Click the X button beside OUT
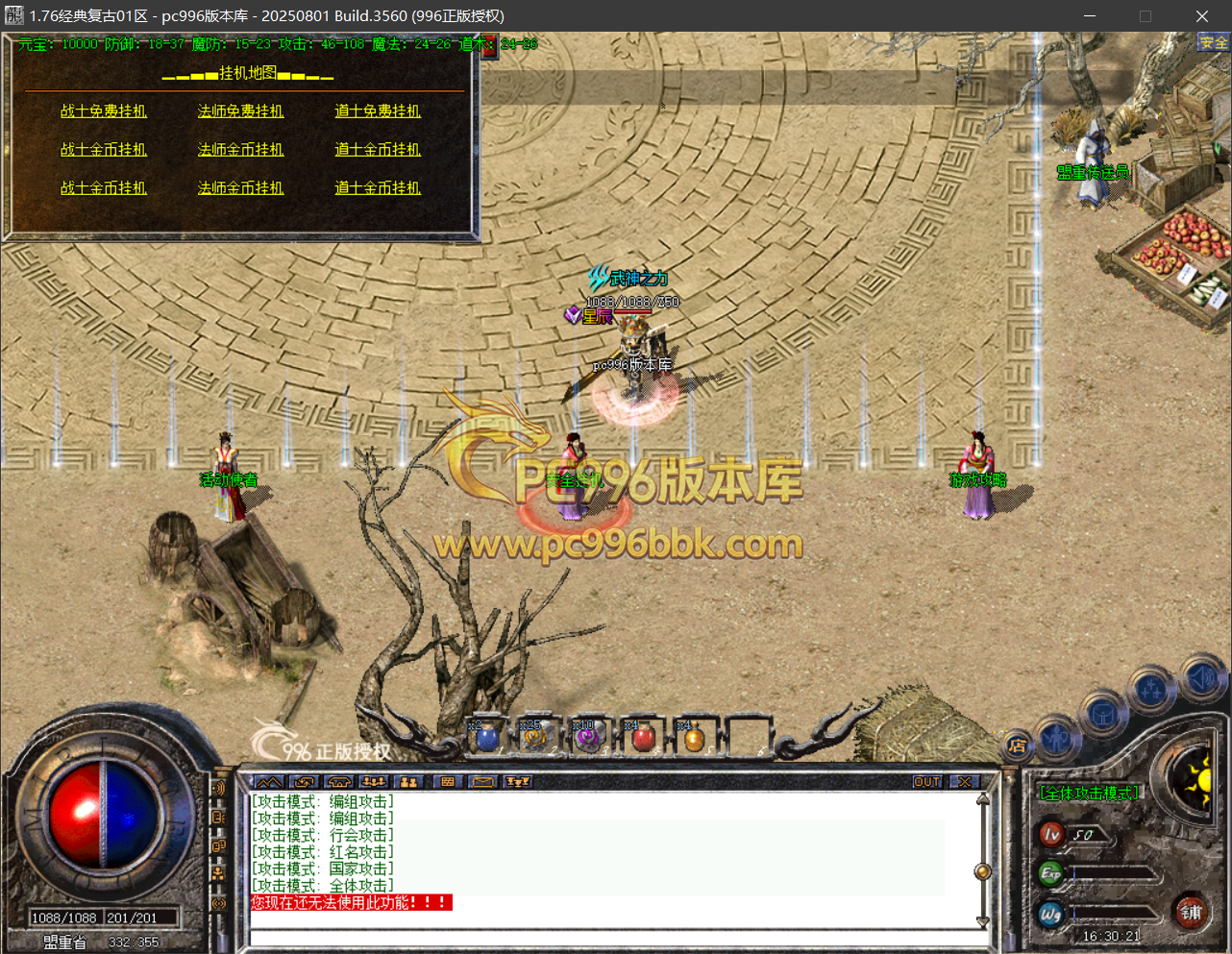 click(965, 782)
